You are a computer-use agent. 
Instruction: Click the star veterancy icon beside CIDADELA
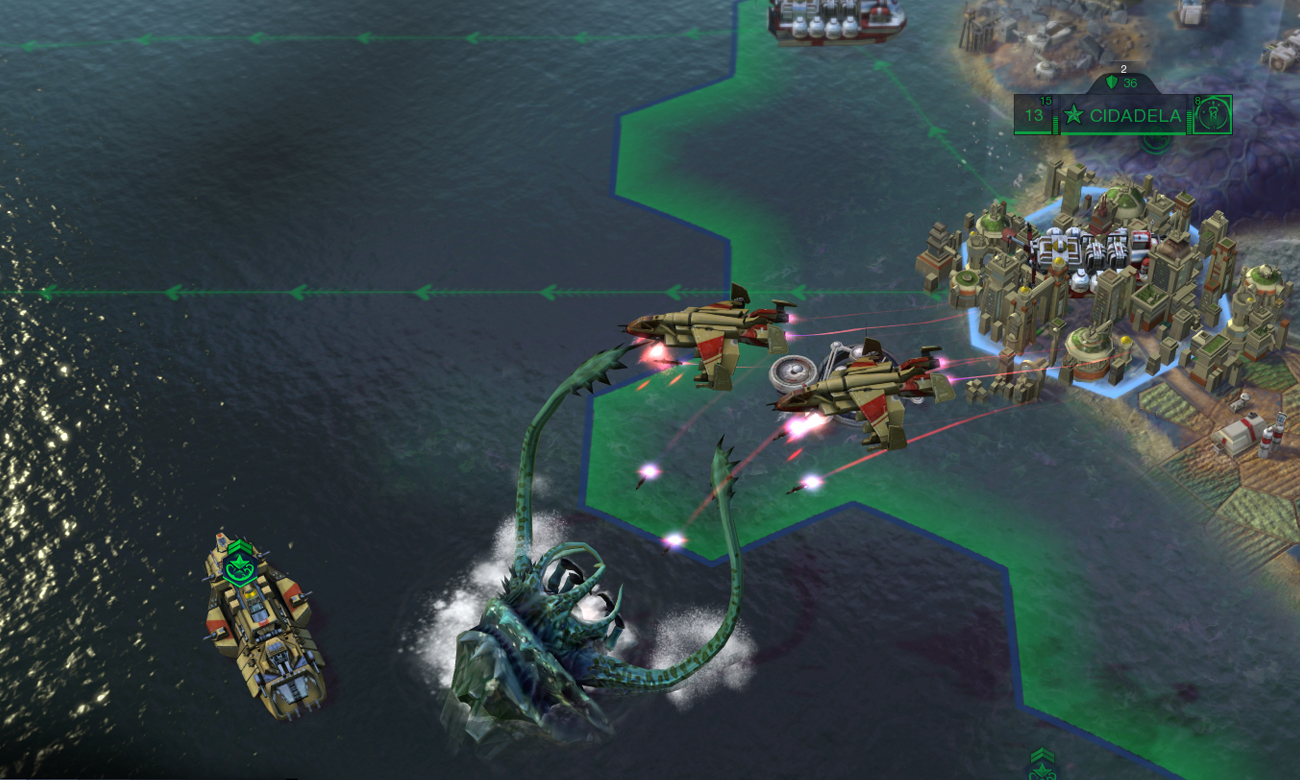tap(1074, 115)
